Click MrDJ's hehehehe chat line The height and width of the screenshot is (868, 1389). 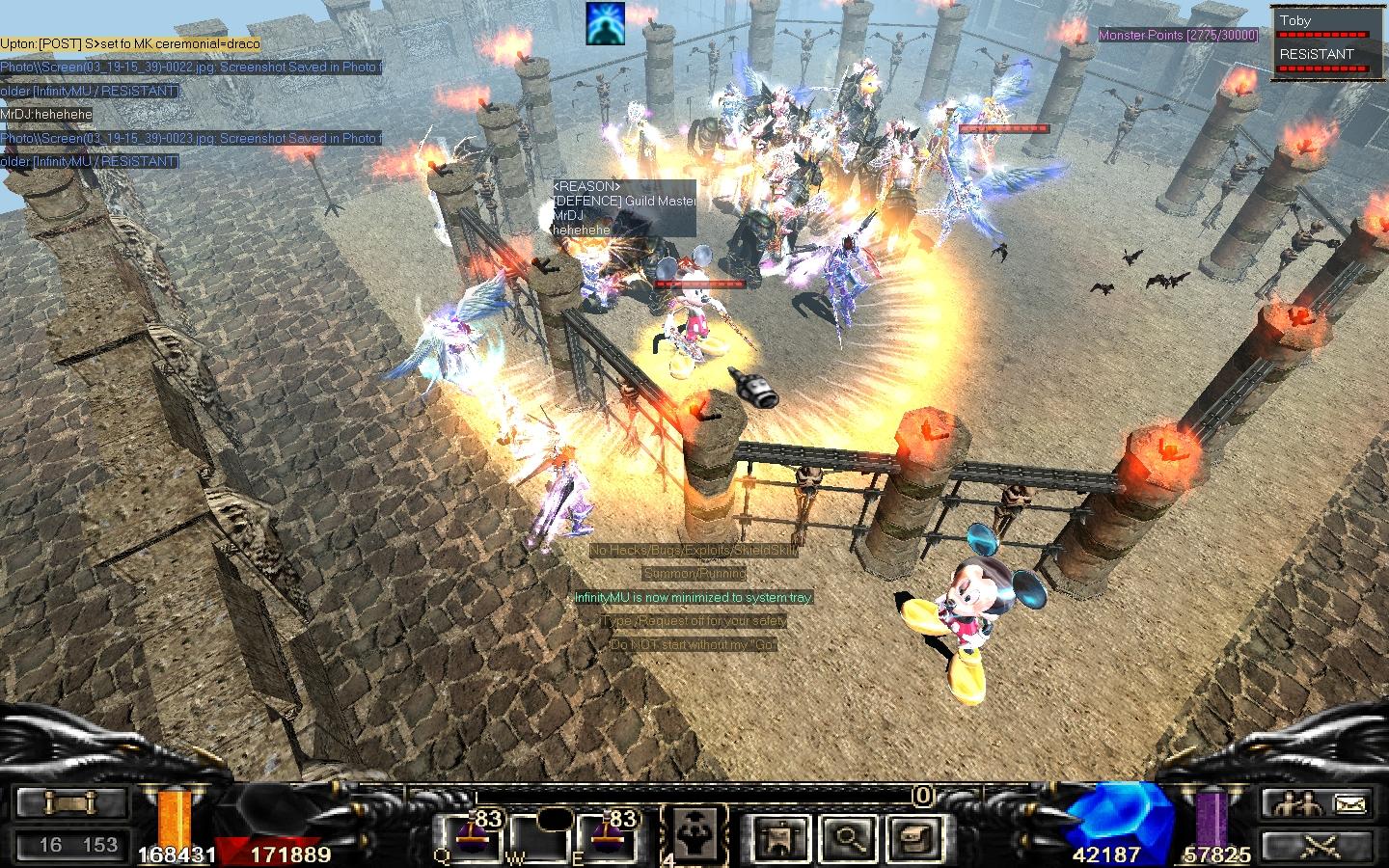[x=46, y=115]
